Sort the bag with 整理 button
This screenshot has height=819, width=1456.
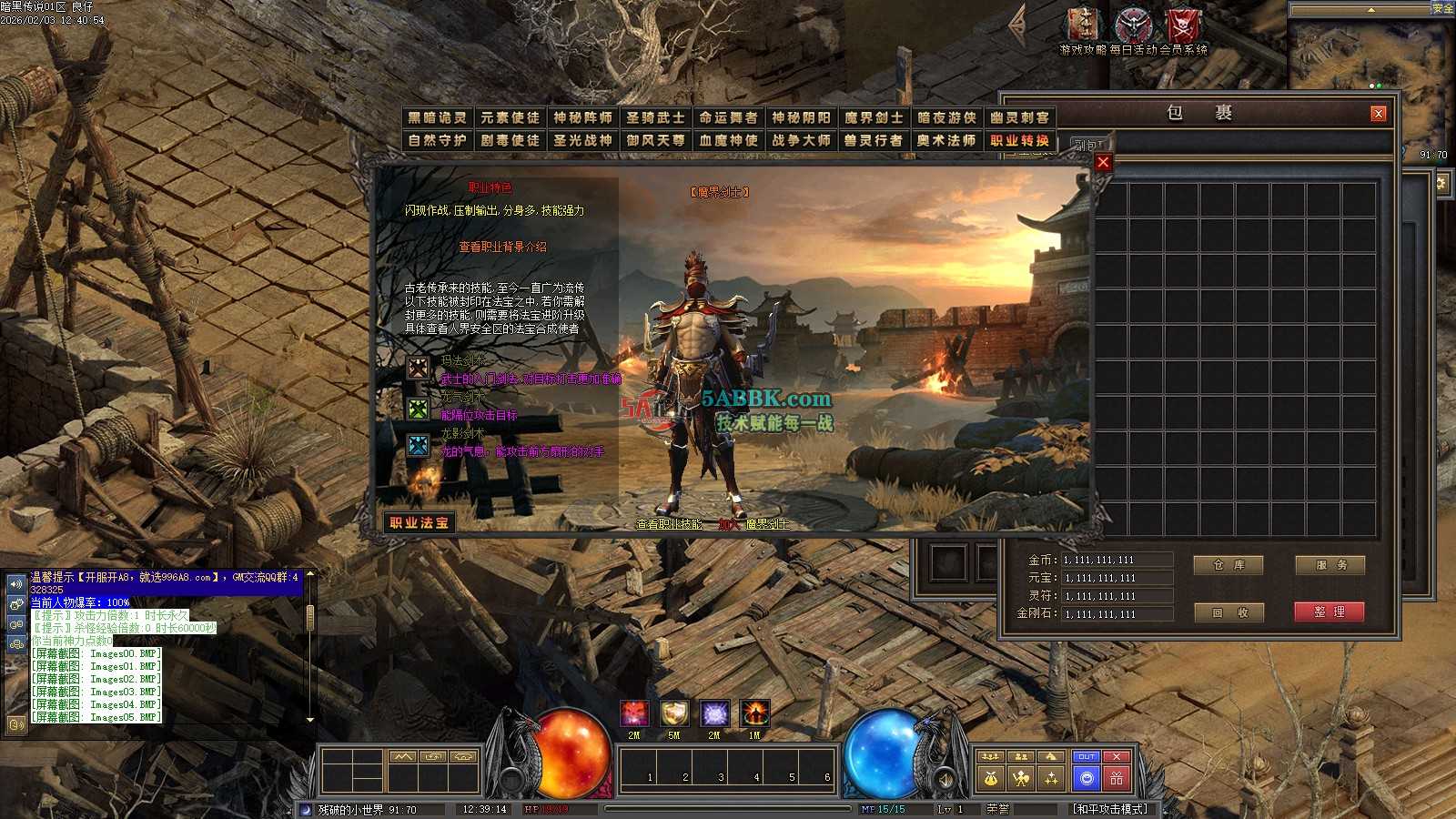tap(1330, 612)
